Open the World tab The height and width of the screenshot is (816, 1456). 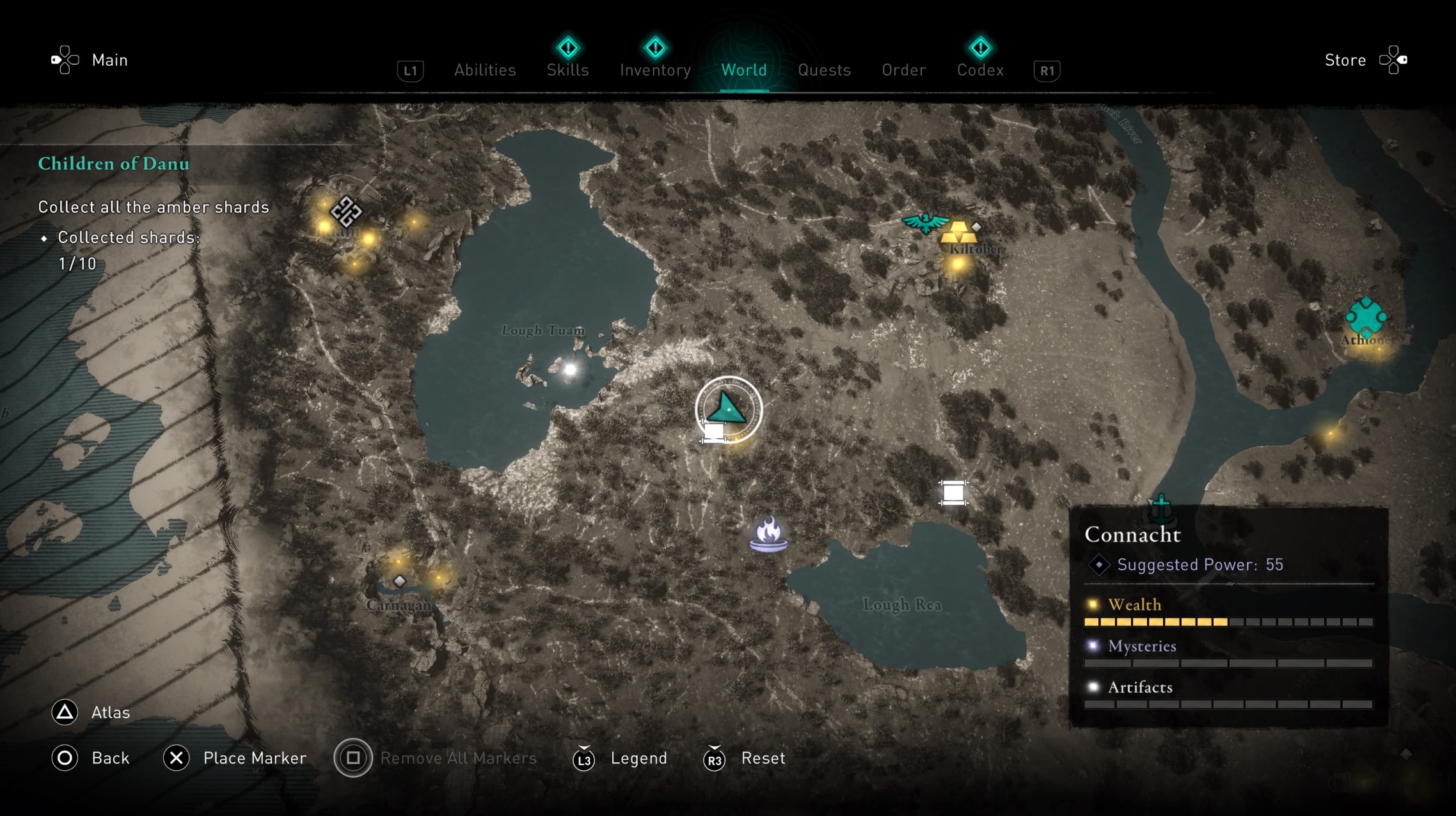click(x=744, y=70)
